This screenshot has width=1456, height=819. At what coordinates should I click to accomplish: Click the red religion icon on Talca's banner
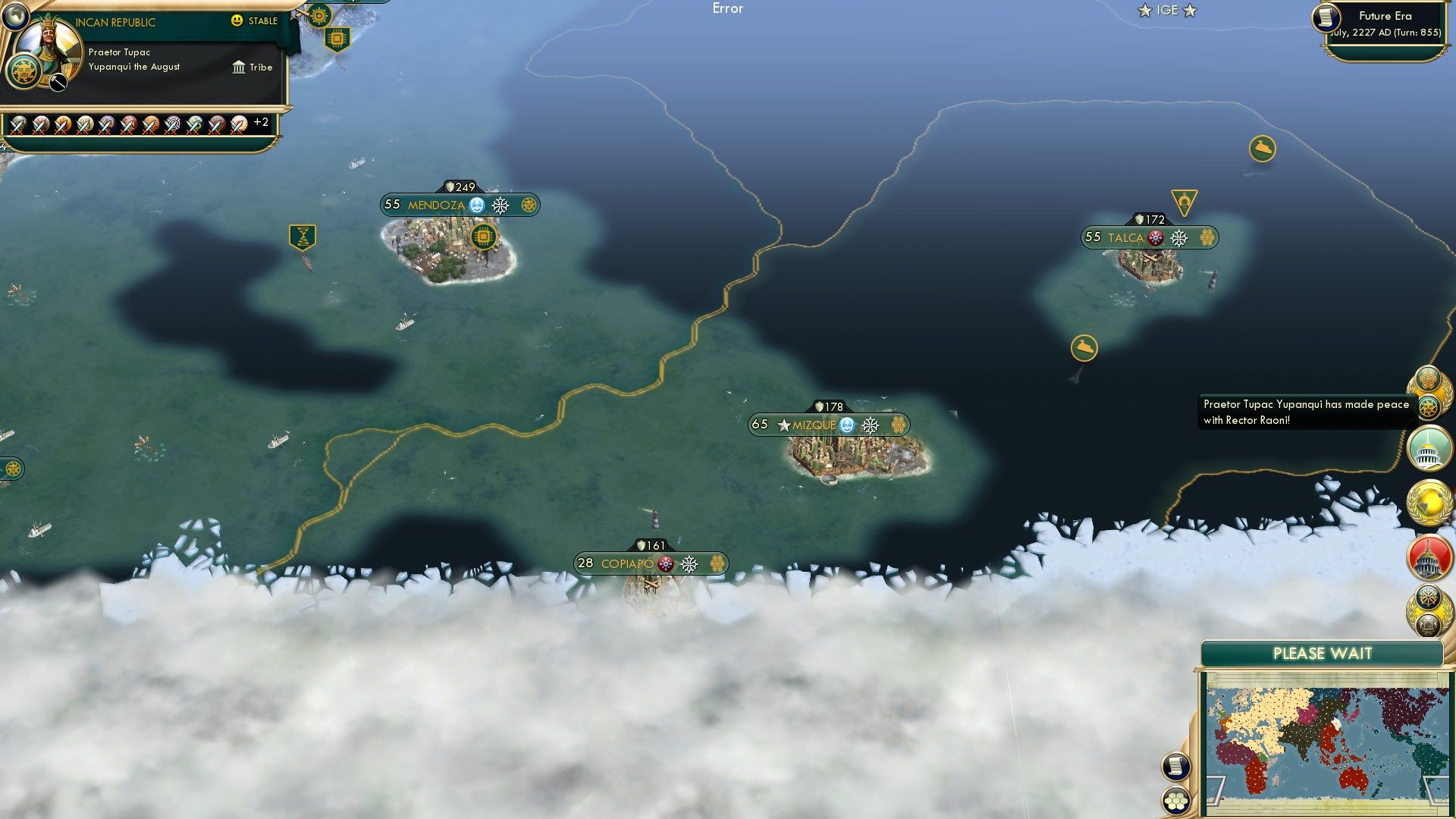[1155, 237]
